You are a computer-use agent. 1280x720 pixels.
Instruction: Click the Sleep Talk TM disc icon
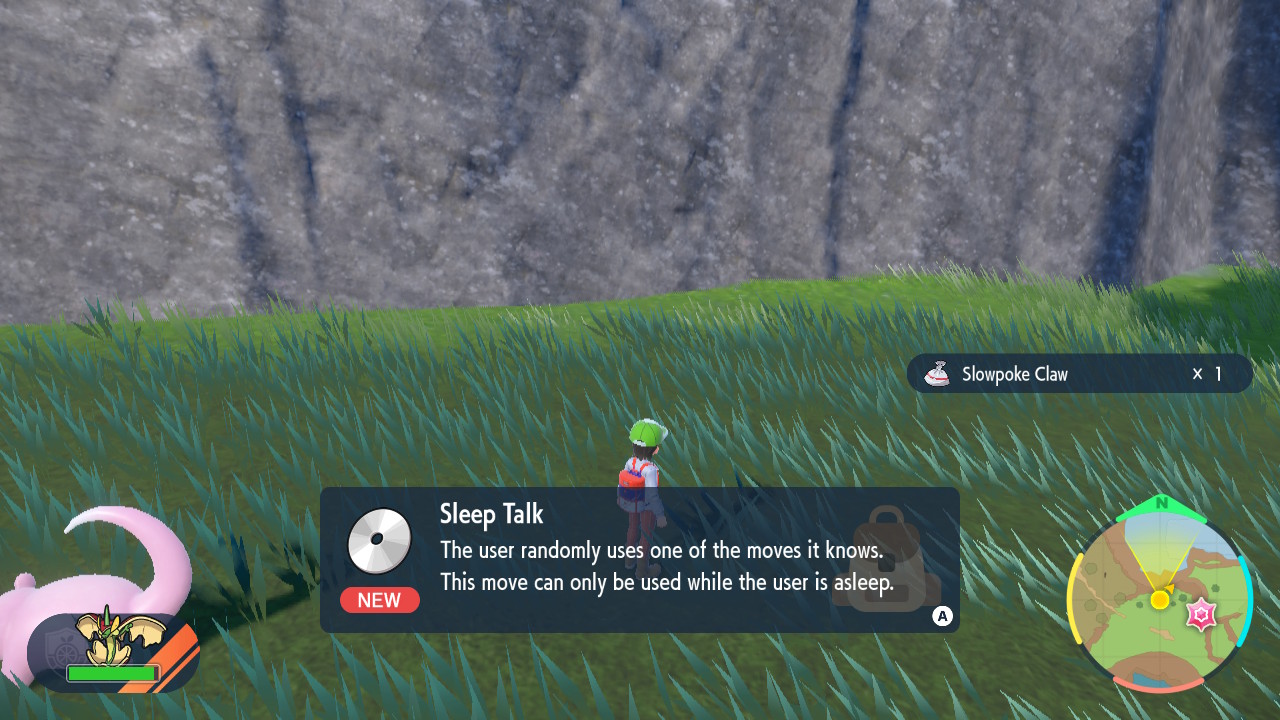tap(380, 541)
